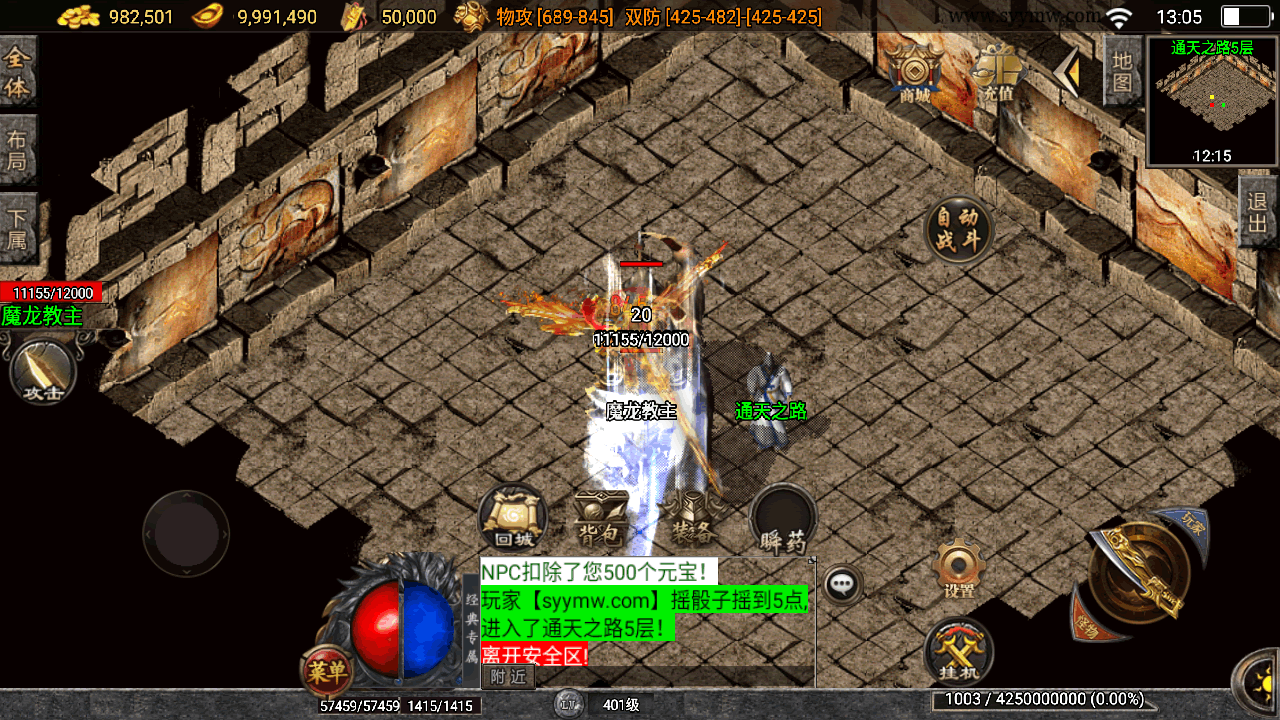
Task: Switch chat to the 附近 nearby channel
Action: [x=508, y=677]
